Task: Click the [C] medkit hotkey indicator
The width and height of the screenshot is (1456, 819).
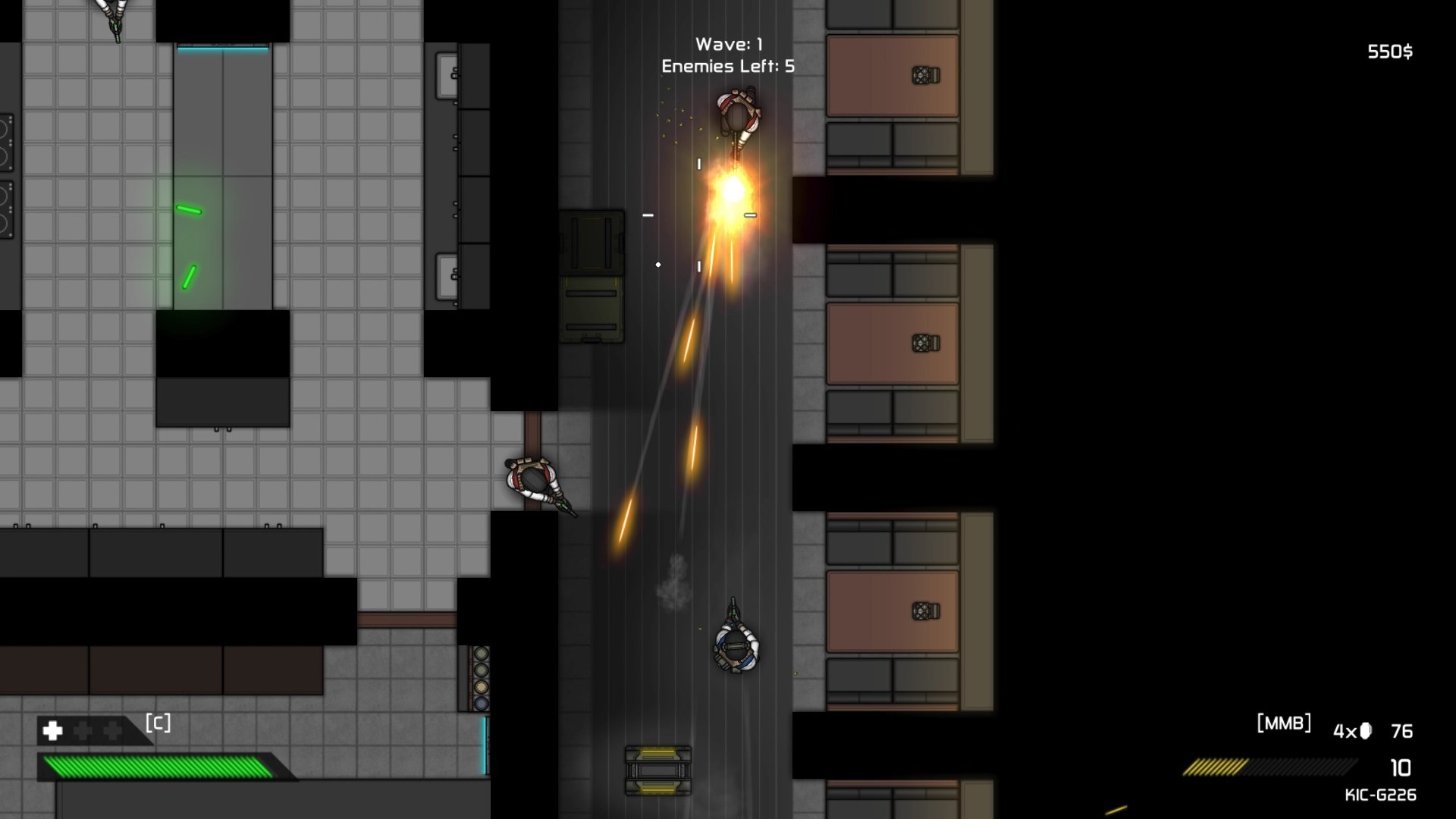Action: pos(157,722)
